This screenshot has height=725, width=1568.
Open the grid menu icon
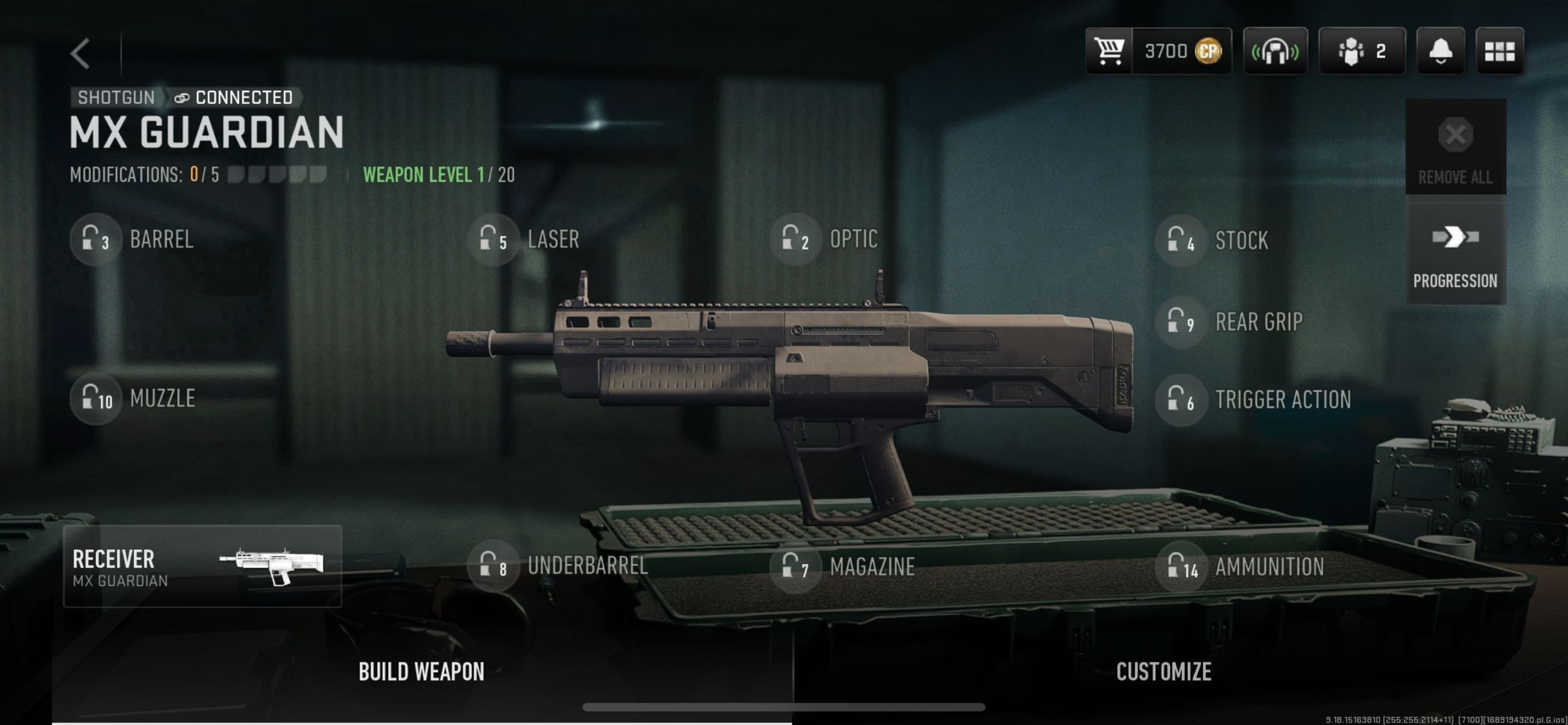[x=1499, y=51]
